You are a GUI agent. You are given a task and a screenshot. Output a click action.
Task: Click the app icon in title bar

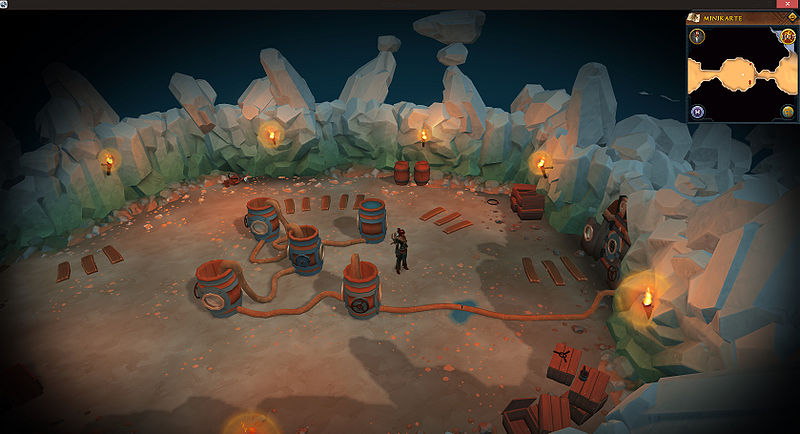5,4
